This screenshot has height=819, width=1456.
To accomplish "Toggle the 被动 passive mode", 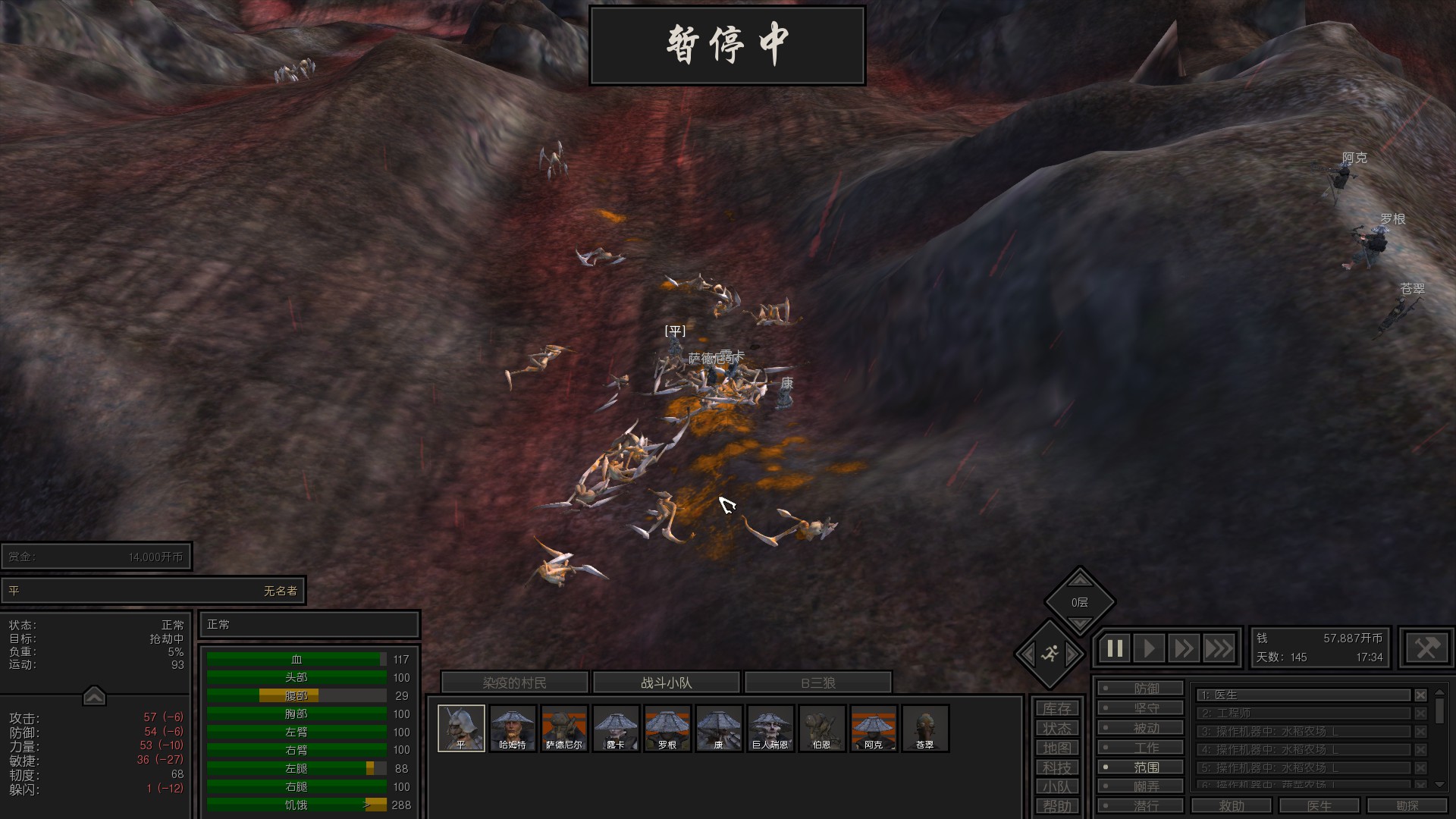I will (x=1141, y=728).
